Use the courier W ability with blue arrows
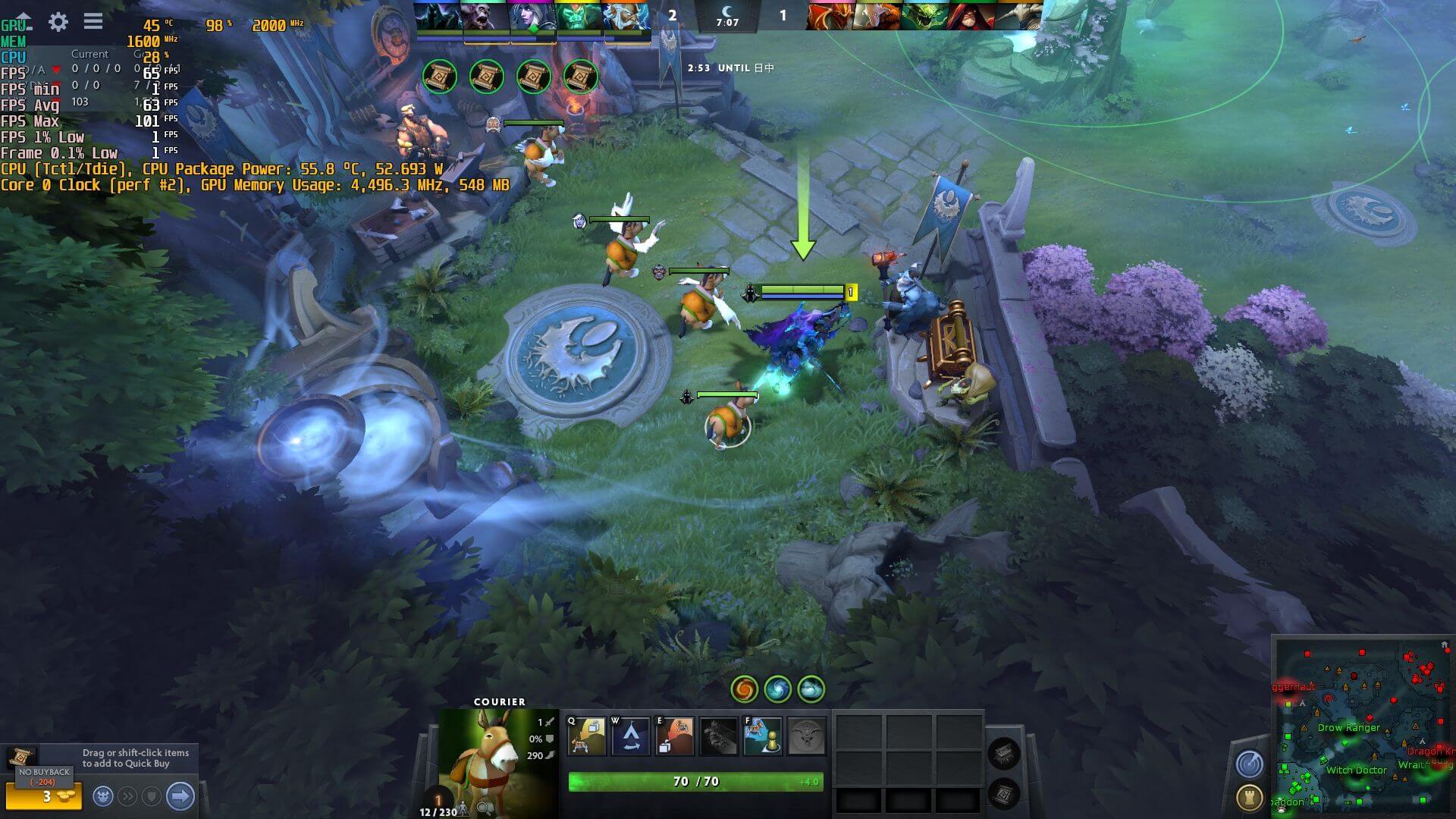Viewport: 1456px width, 819px height. (631, 736)
